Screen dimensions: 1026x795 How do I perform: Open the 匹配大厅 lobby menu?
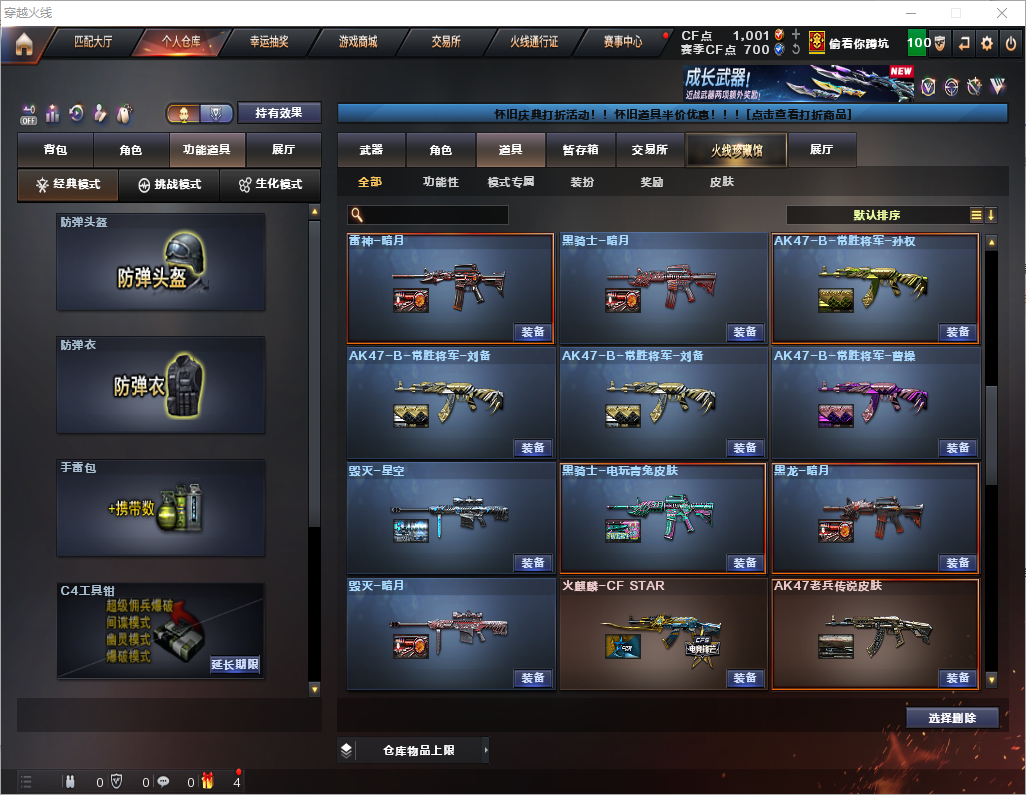[94, 43]
